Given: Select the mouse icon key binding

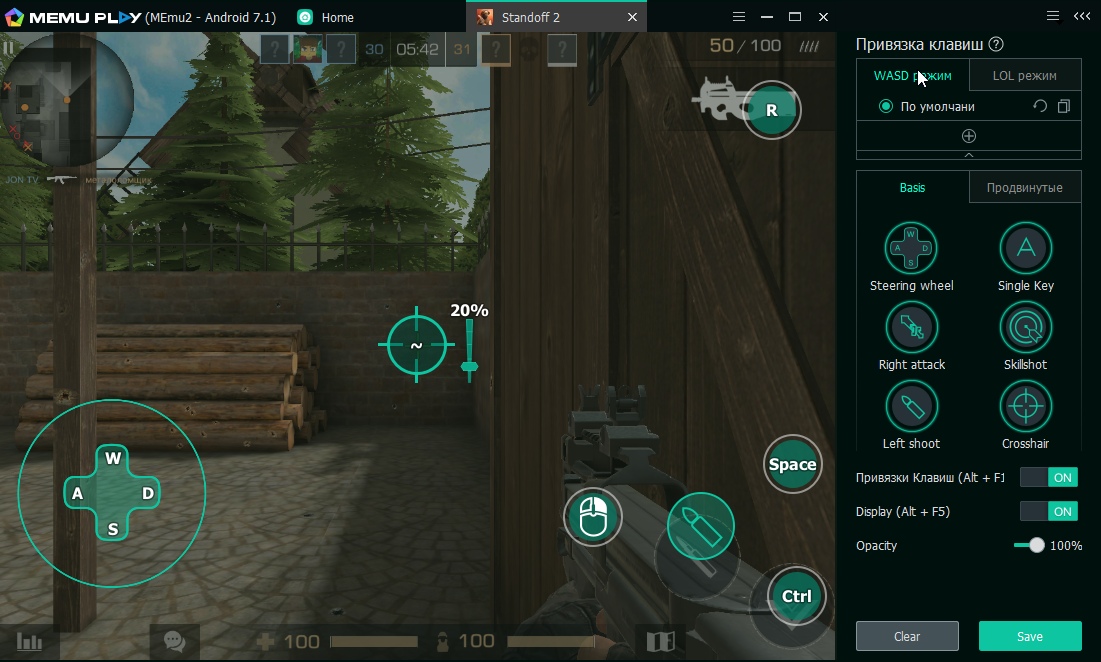Looking at the screenshot, I should click(x=593, y=517).
